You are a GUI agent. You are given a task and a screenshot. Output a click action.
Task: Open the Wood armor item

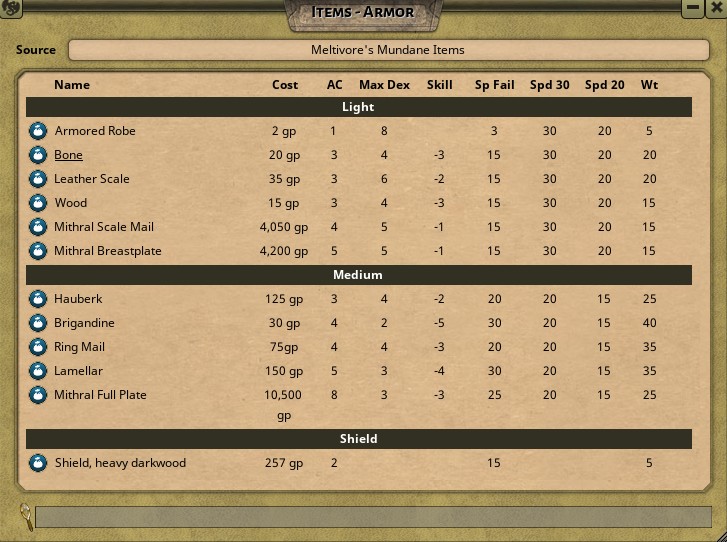click(x=71, y=203)
